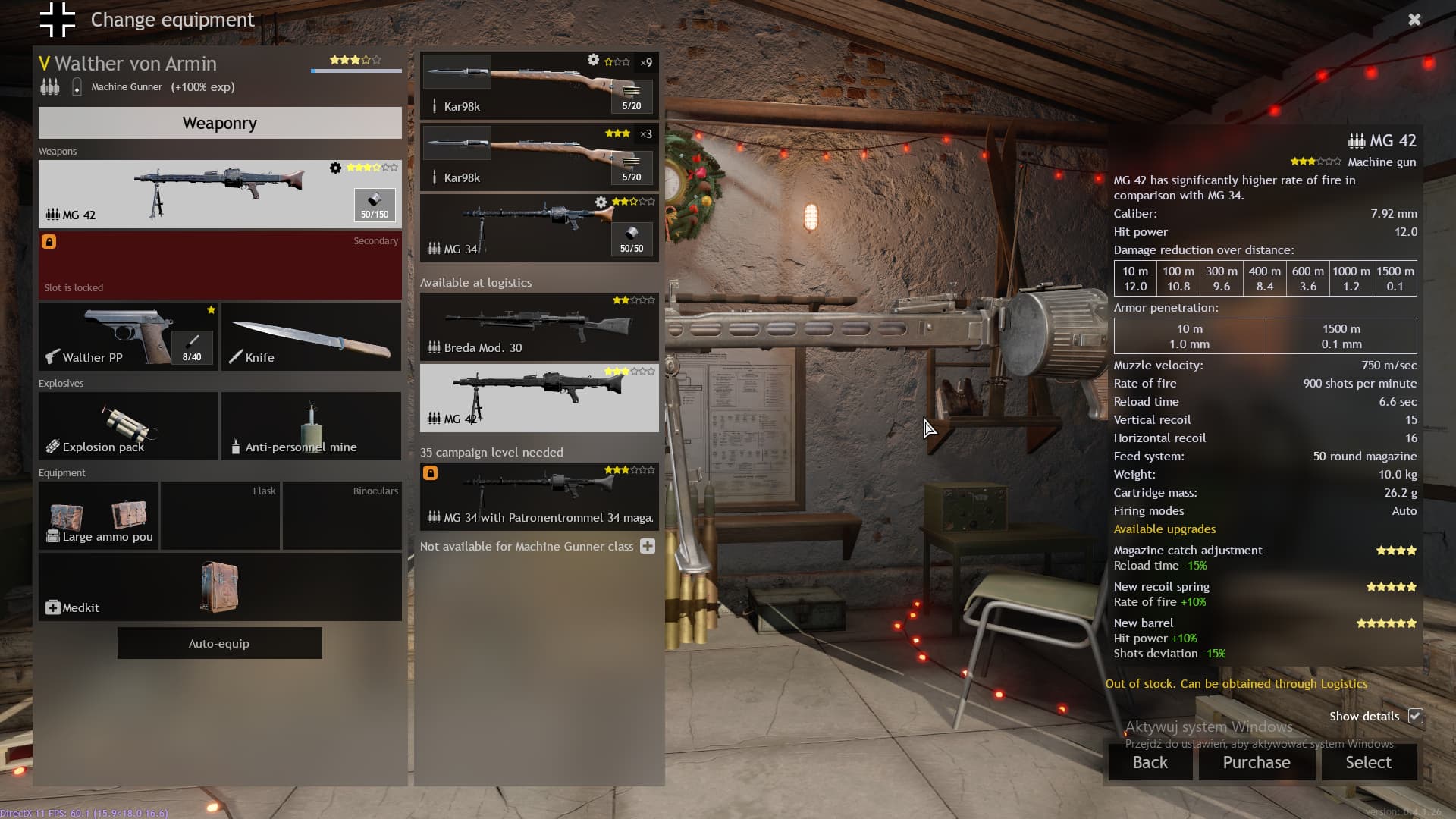Open the empty Flask slot
Viewport: 1456px width, 819px height.
[220, 516]
